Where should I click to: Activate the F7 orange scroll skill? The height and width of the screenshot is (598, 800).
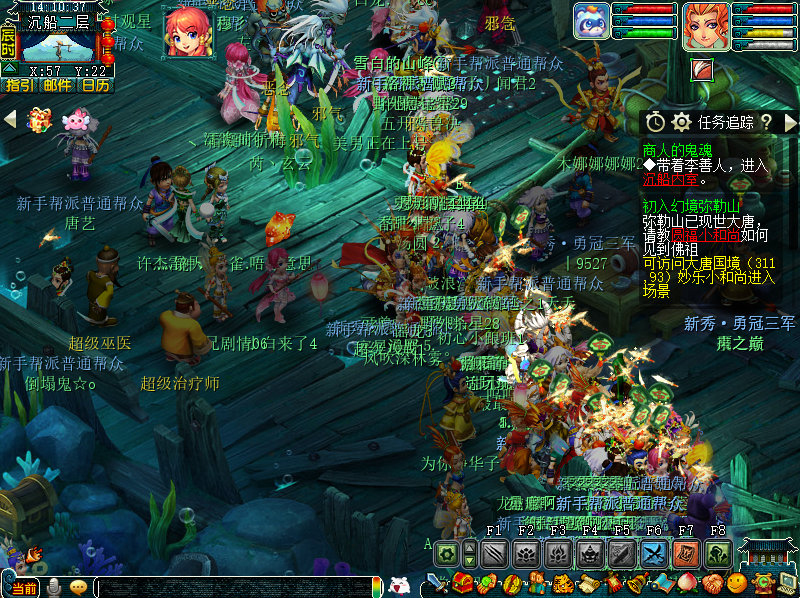[686, 553]
